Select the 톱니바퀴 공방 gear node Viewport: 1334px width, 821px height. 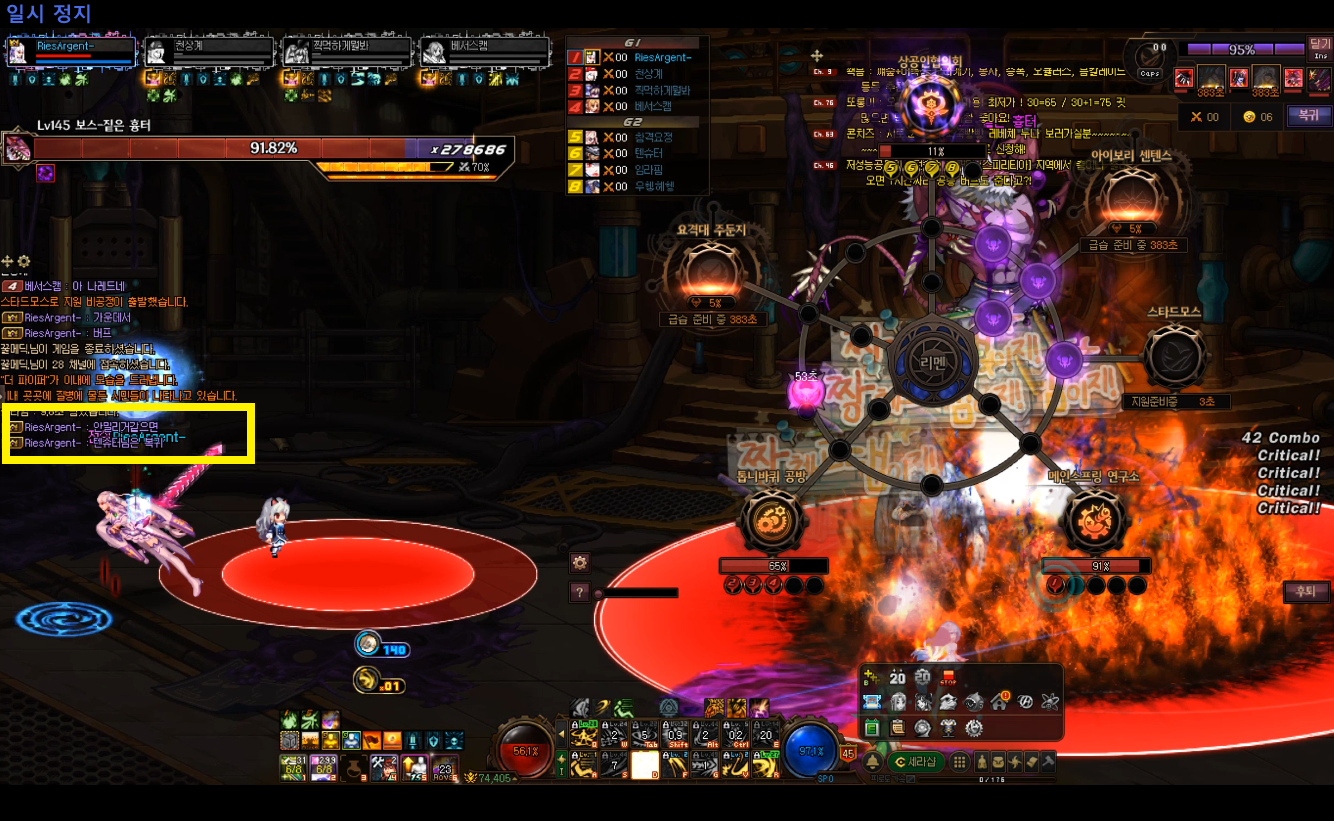click(x=772, y=521)
